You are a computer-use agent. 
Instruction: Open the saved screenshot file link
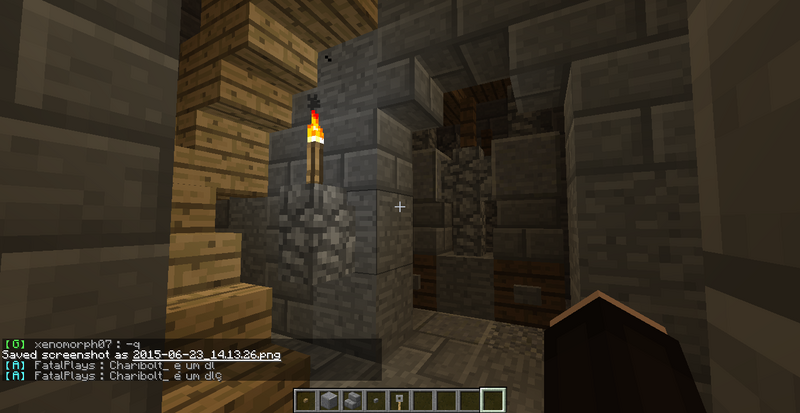(207, 354)
